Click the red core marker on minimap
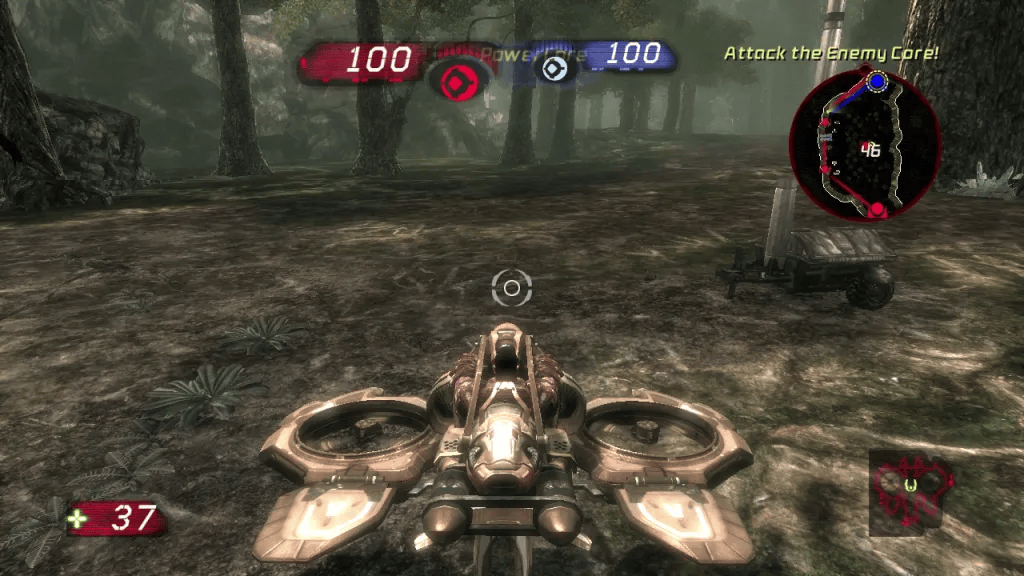Viewport: 1024px width, 576px height. [x=877, y=209]
